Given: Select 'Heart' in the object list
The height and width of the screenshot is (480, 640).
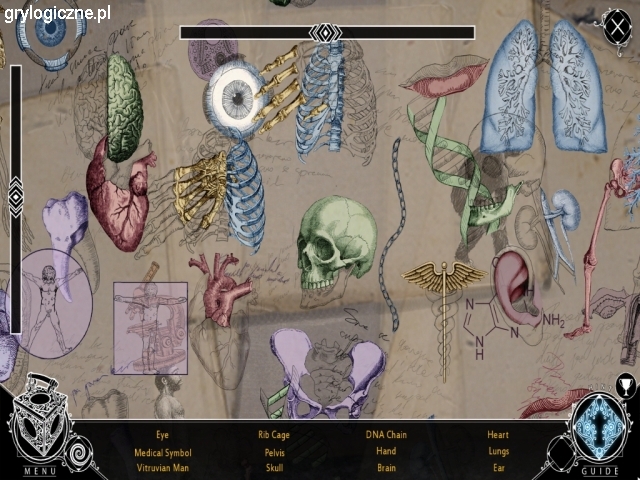Looking at the screenshot, I should tap(498, 435).
